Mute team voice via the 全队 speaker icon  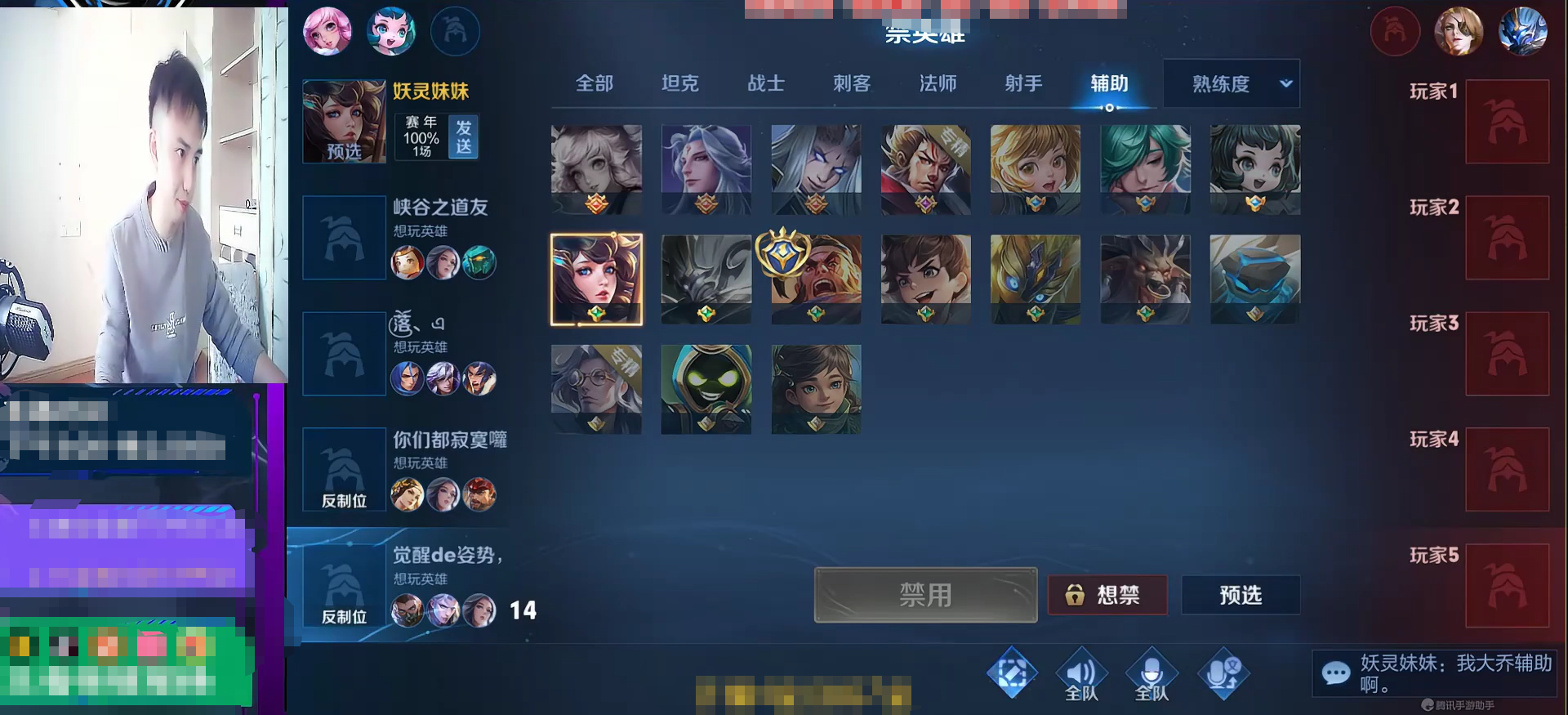1083,673
